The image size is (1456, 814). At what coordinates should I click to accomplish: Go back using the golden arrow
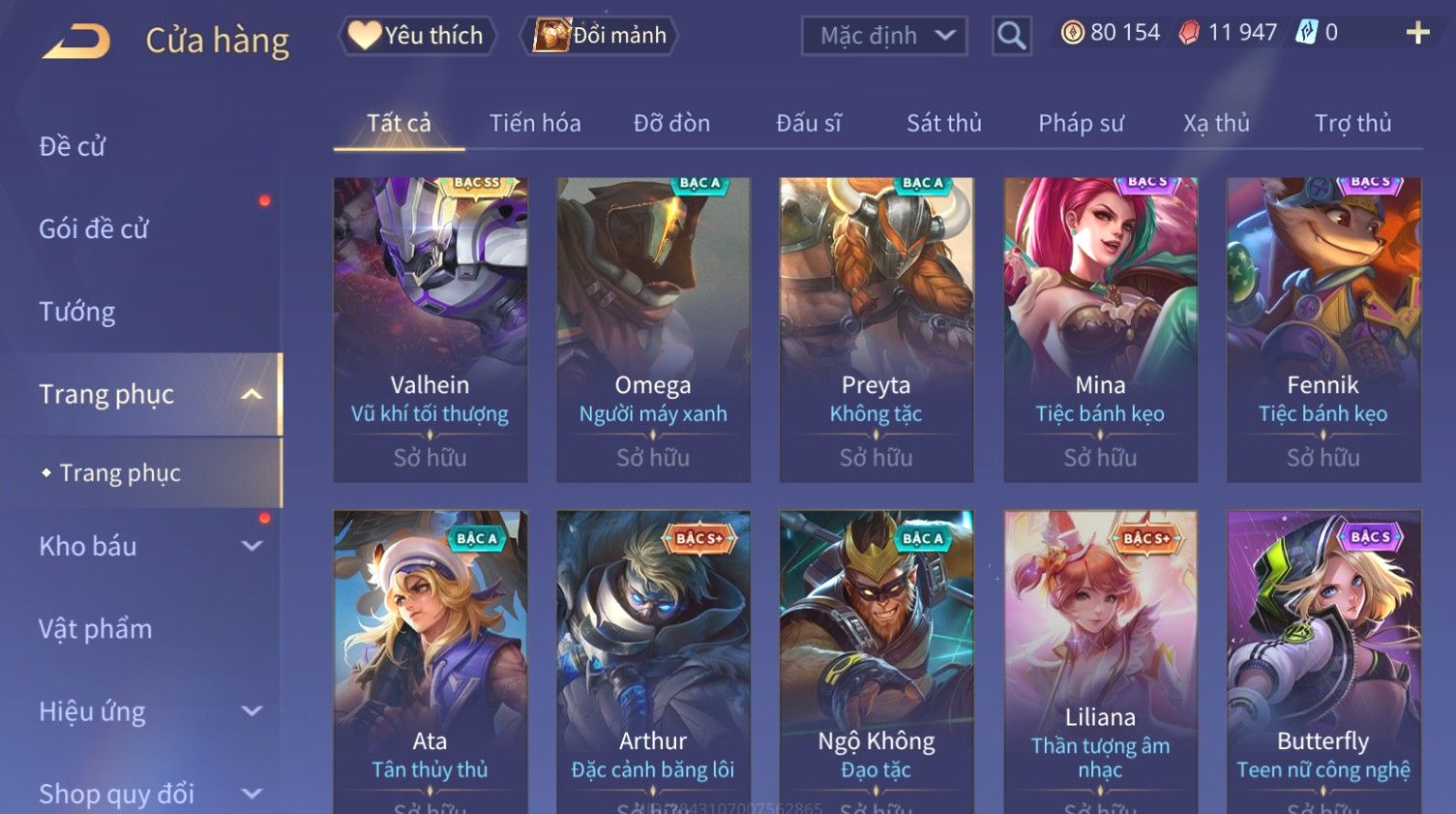[77, 41]
